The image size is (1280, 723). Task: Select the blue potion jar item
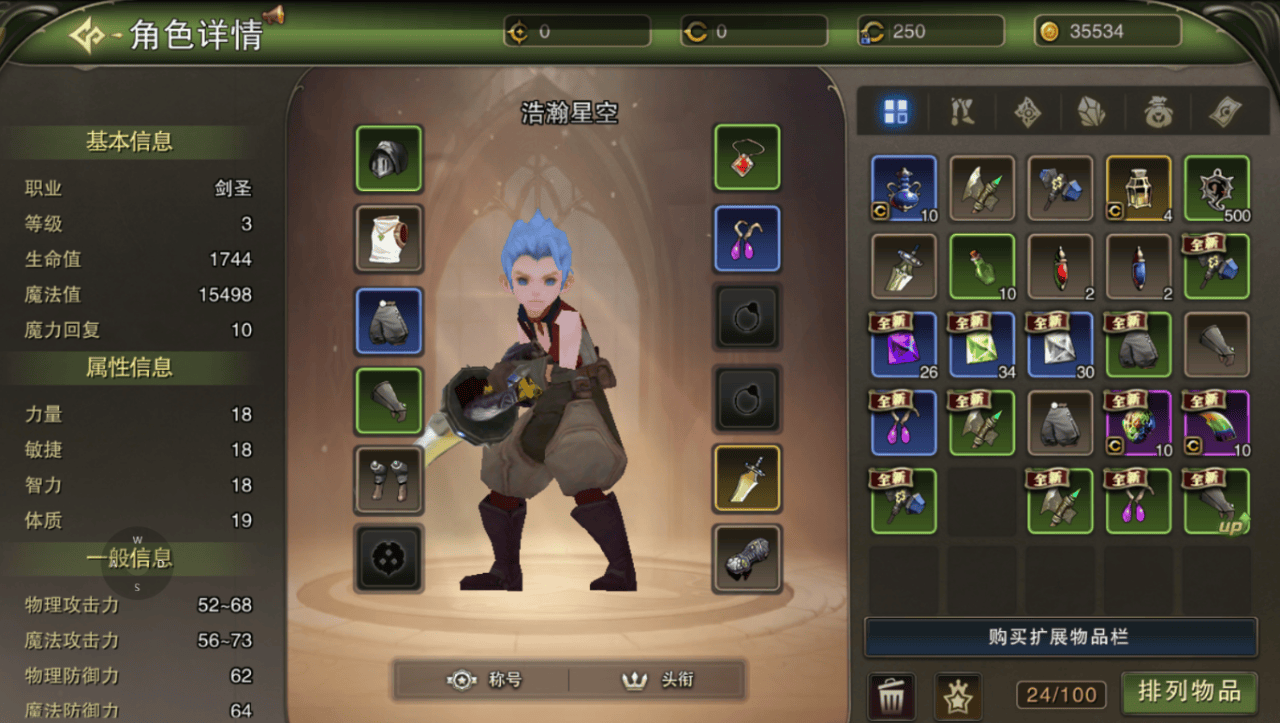tap(904, 188)
